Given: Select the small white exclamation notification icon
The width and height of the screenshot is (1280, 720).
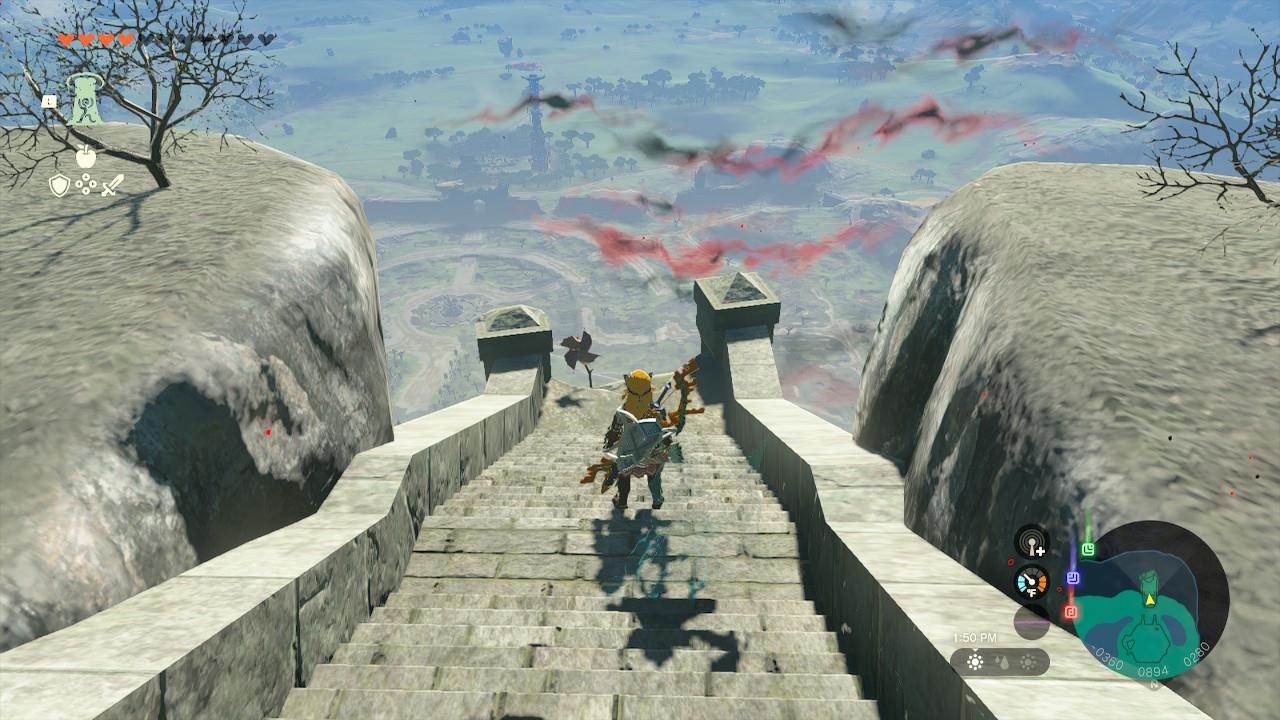Looking at the screenshot, I should [x=48, y=101].
